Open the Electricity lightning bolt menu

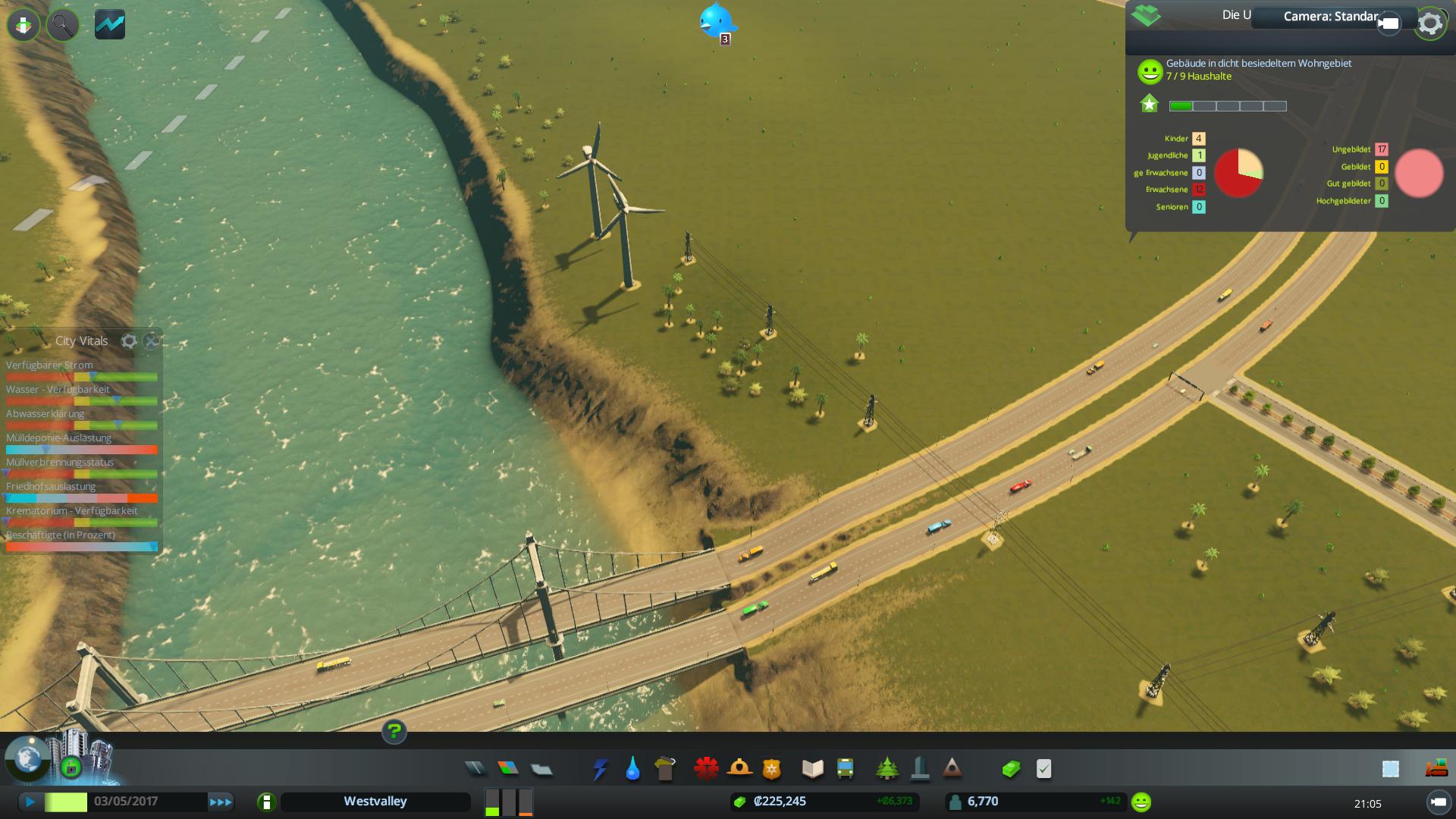coord(600,769)
